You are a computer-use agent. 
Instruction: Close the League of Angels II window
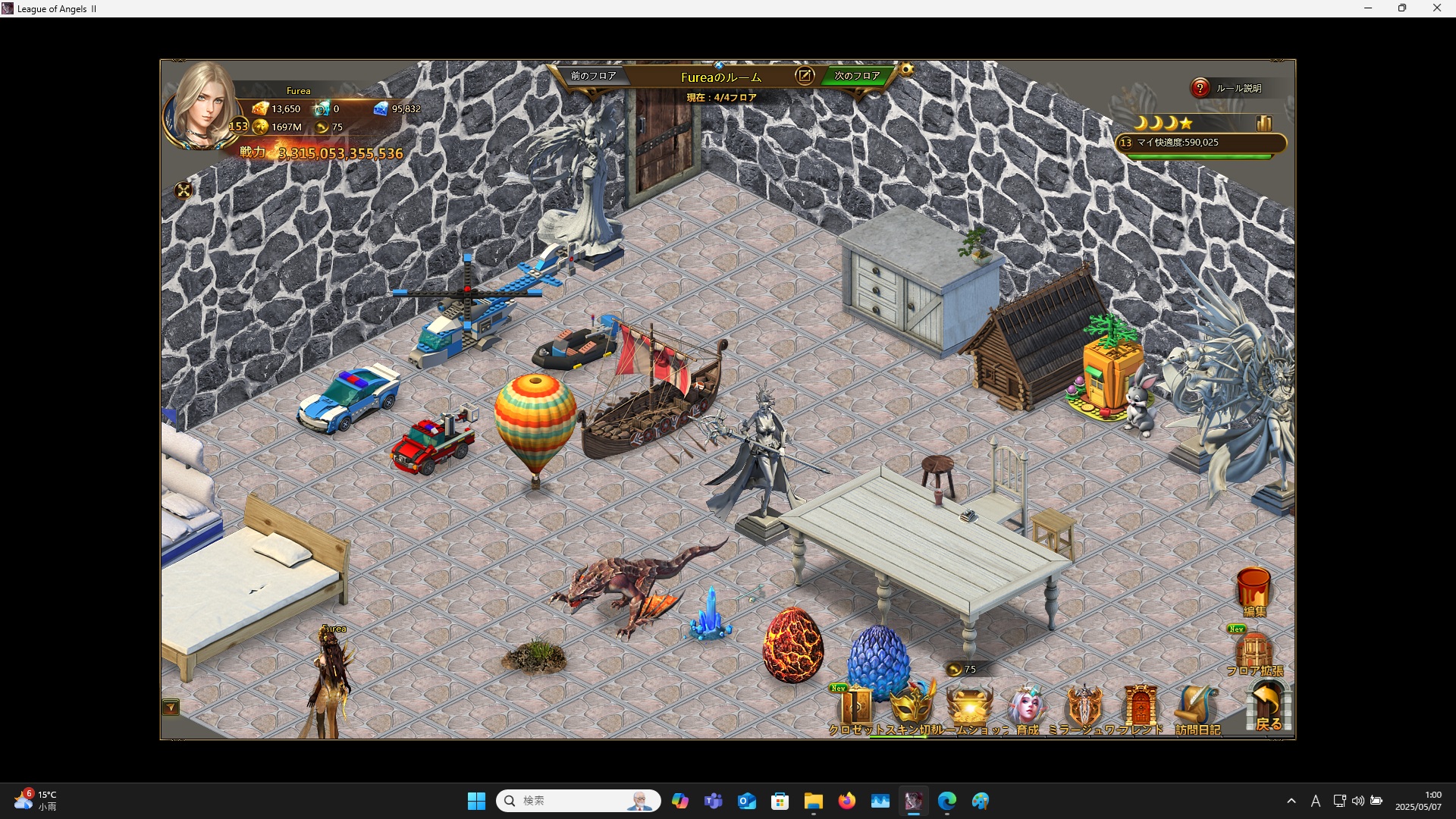click(x=1436, y=8)
